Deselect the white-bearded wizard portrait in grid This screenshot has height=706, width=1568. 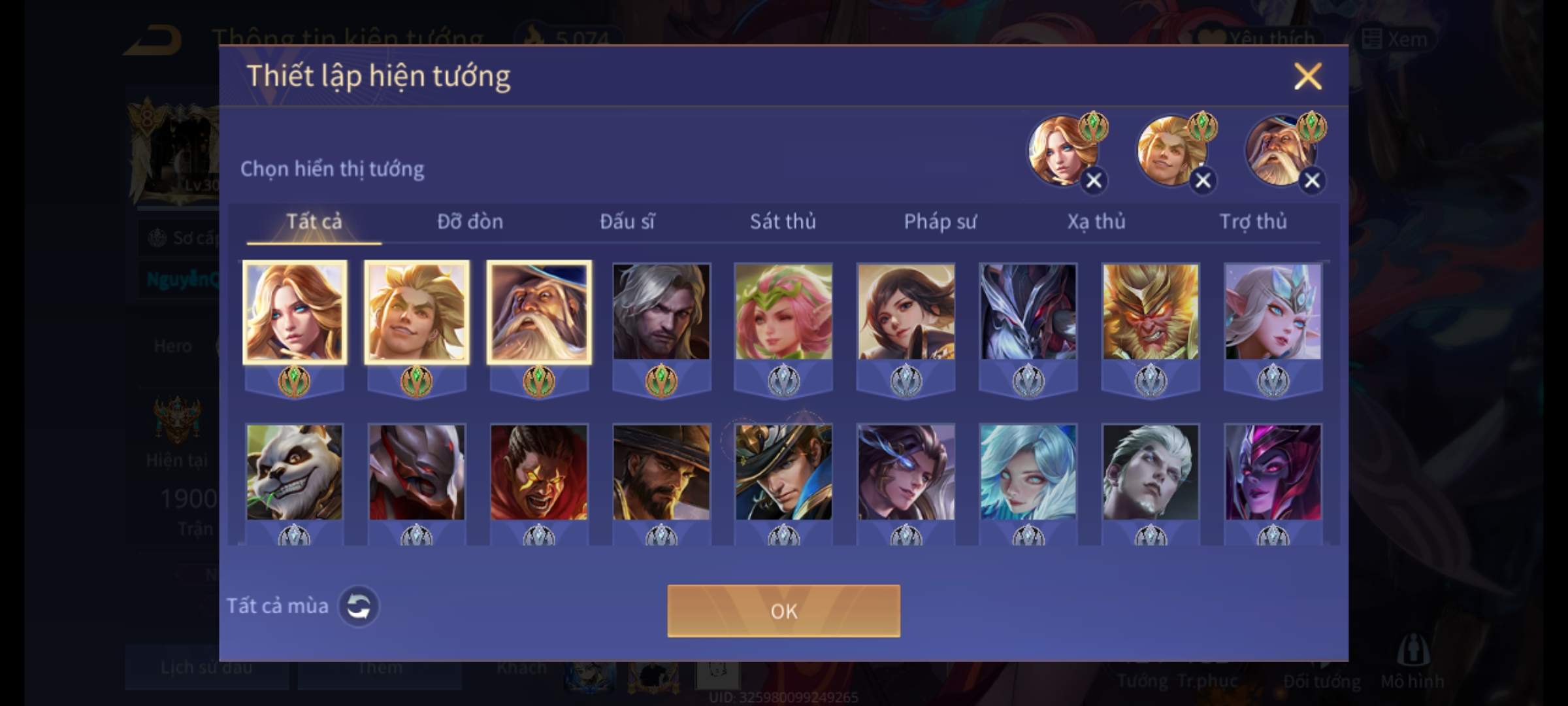click(x=539, y=312)
